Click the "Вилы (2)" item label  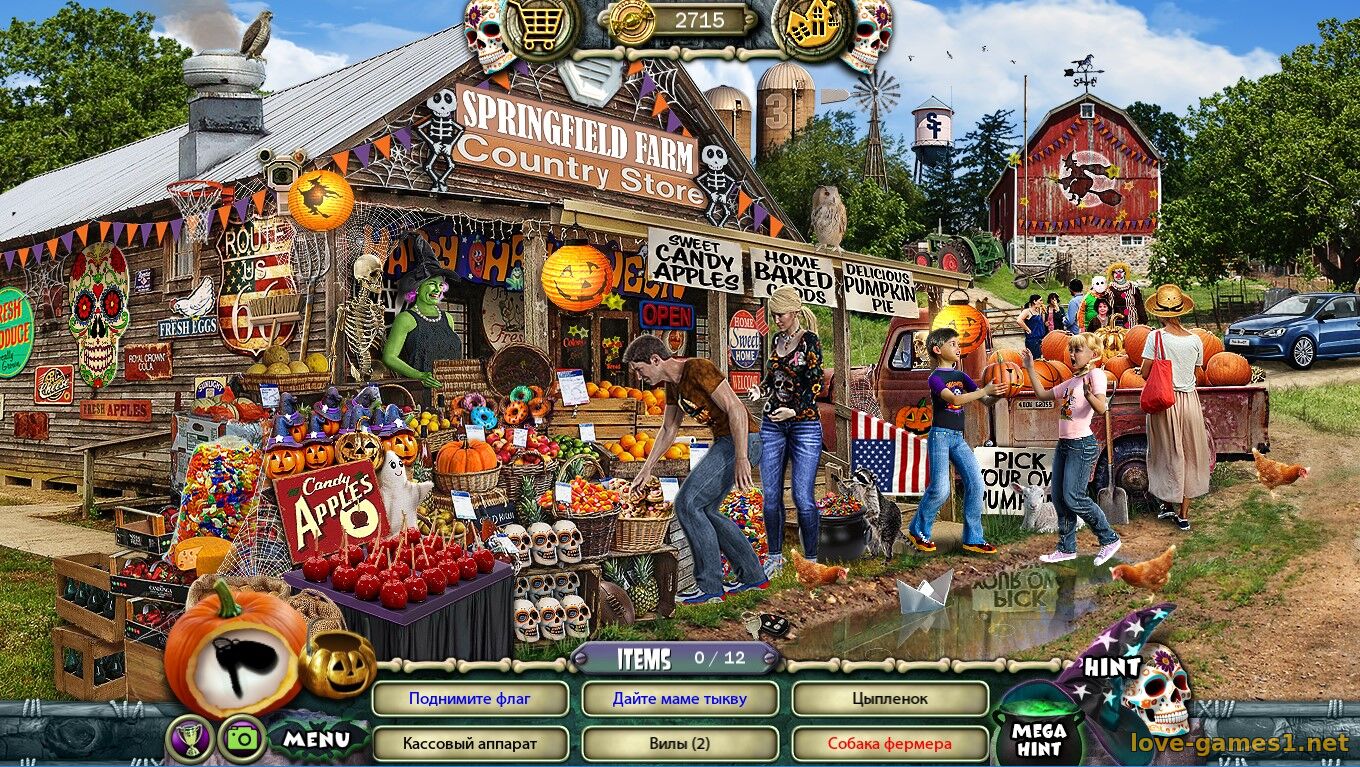(682, 744)
